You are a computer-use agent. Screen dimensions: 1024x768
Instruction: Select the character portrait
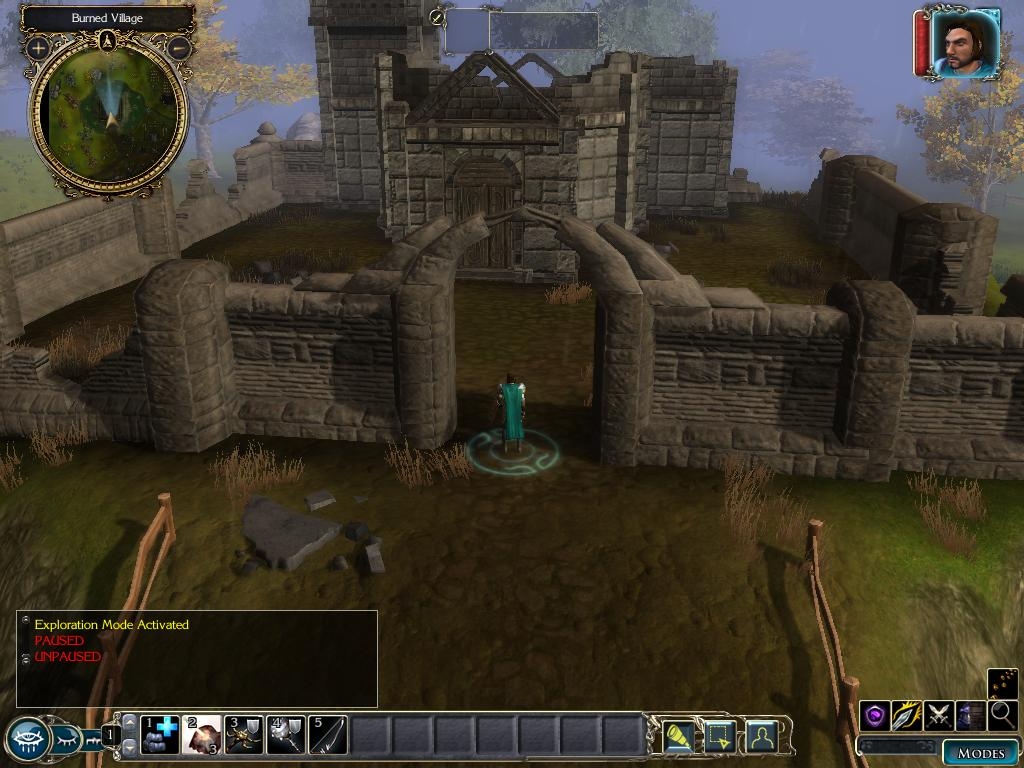[963, 42]
